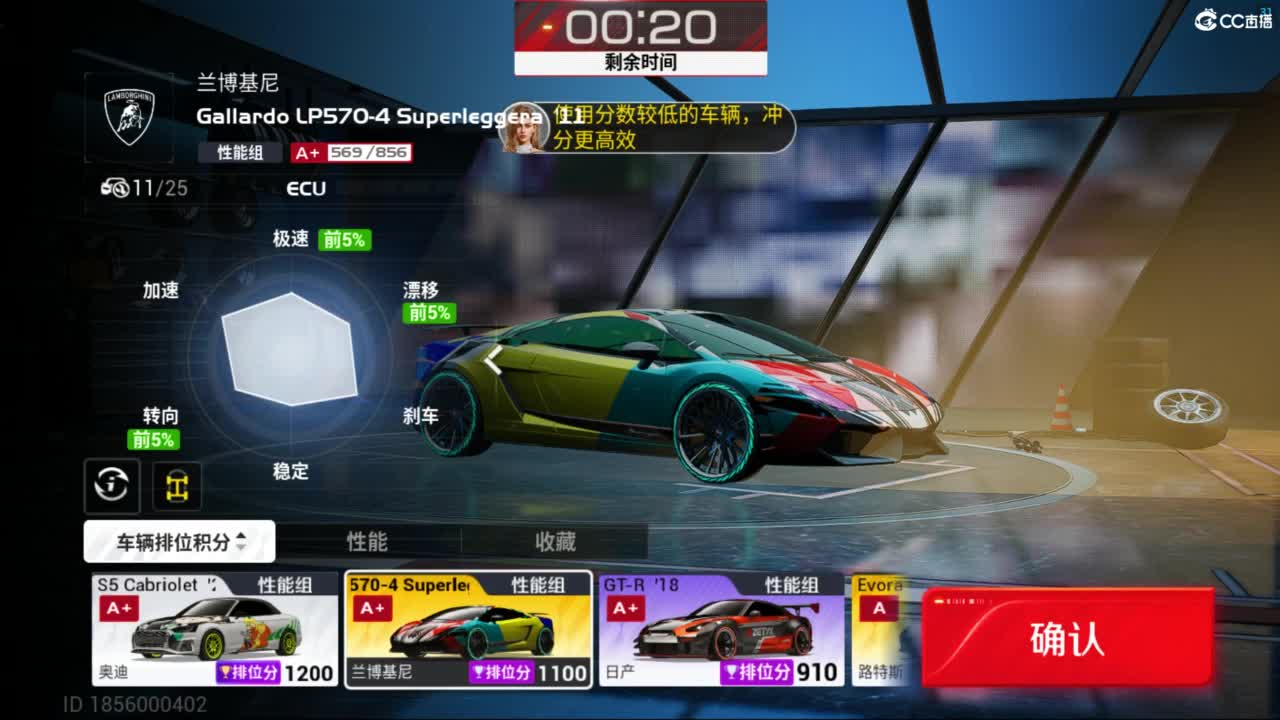
Task: Click the 00:20 countdown timer
Action: coord(640,27)
